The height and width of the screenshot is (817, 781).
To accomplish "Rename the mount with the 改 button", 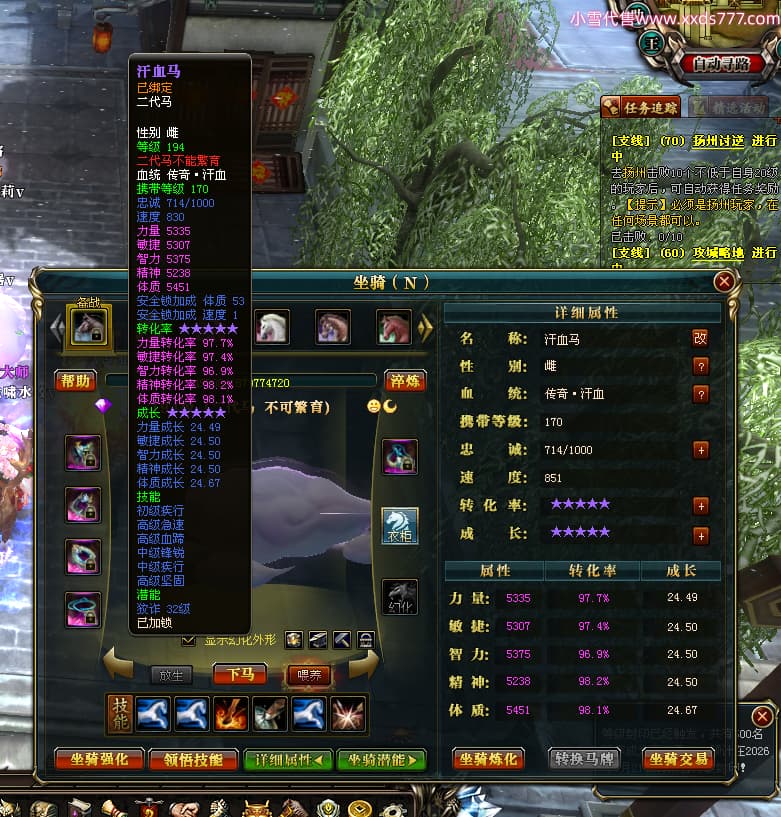I will (x=700, y=338).
